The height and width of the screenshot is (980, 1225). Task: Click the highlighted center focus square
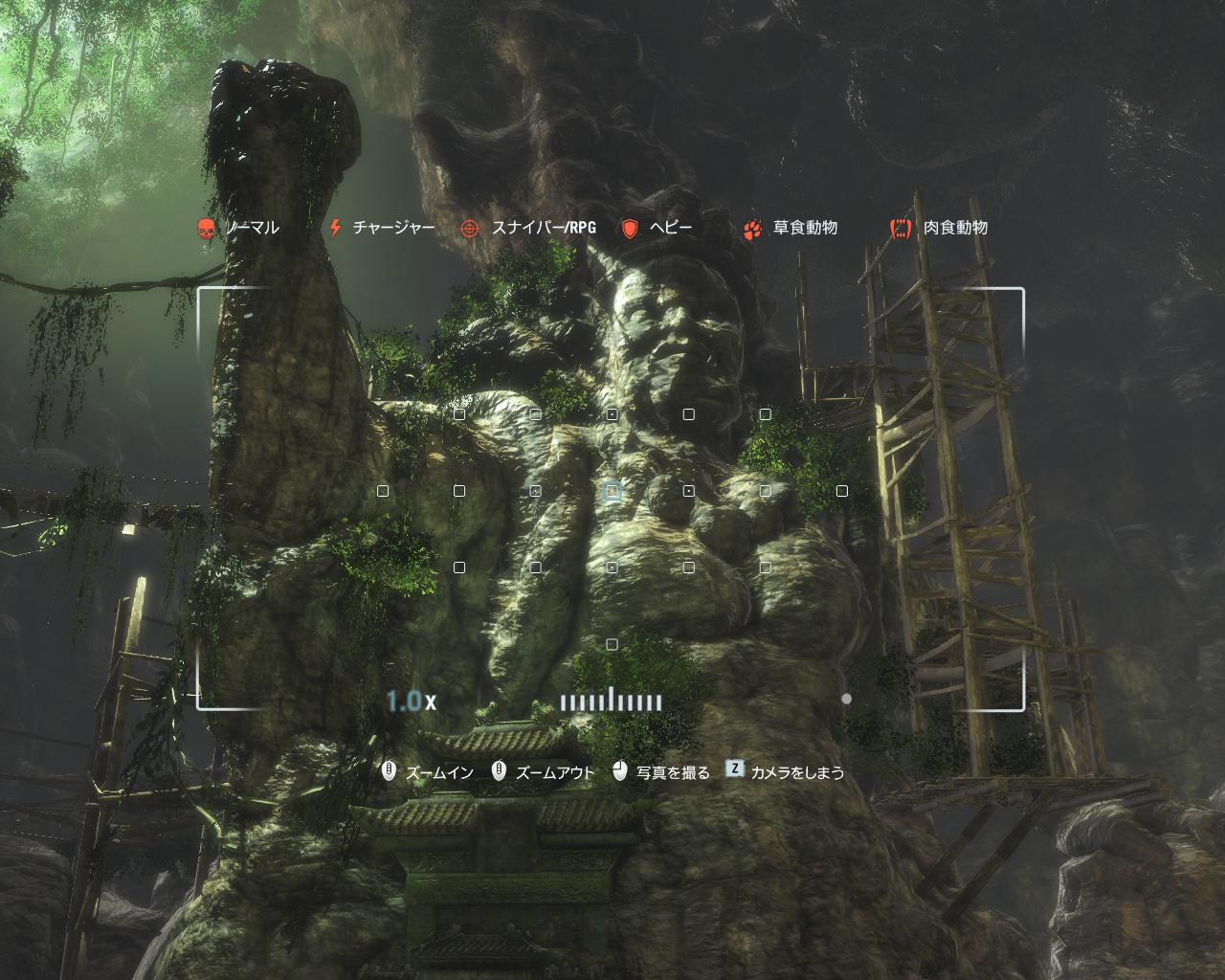click(612, 491)
